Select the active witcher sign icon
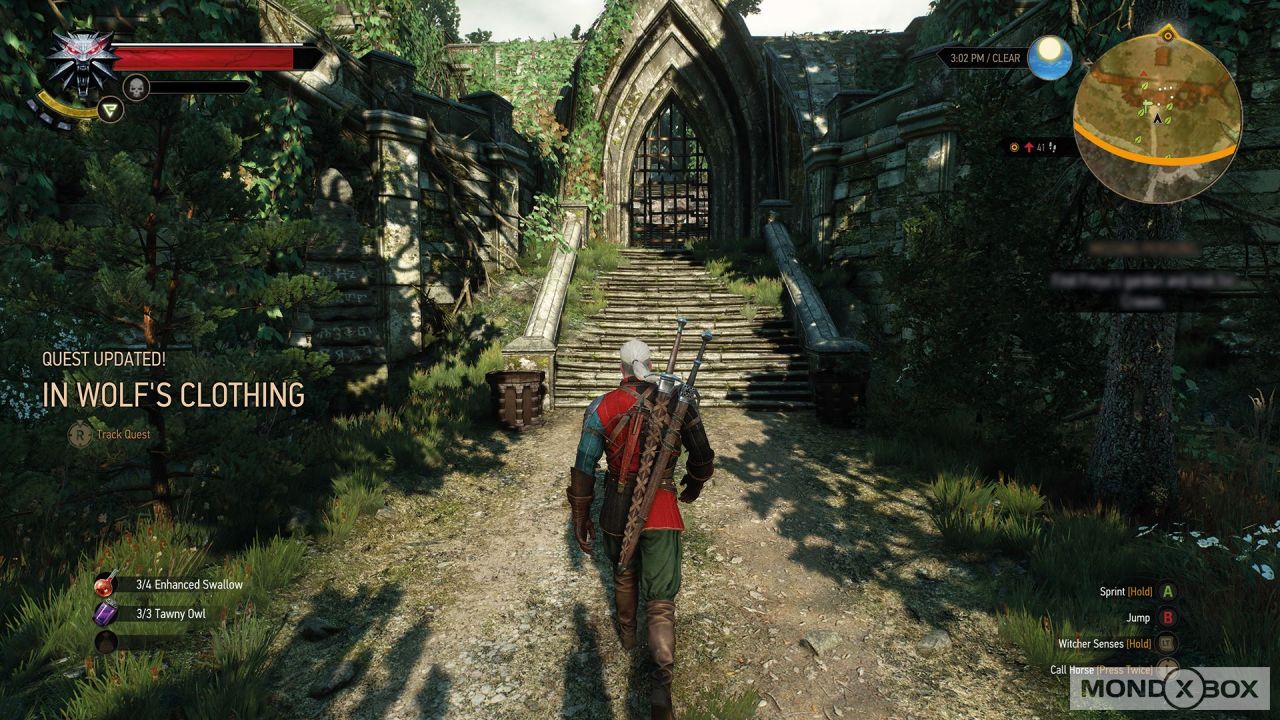This screenshot has height=720, width=1280. [x=111, y=109]
